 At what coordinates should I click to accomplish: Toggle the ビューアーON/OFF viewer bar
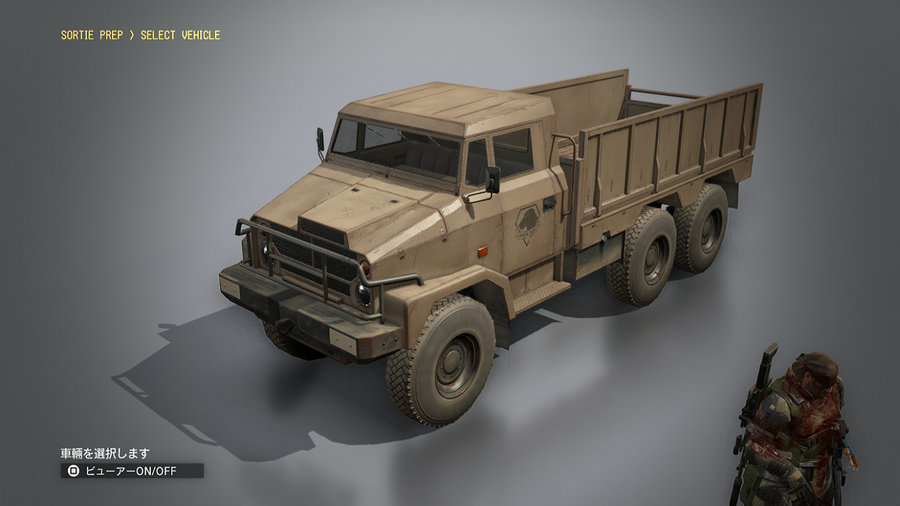tap(132, 470)
